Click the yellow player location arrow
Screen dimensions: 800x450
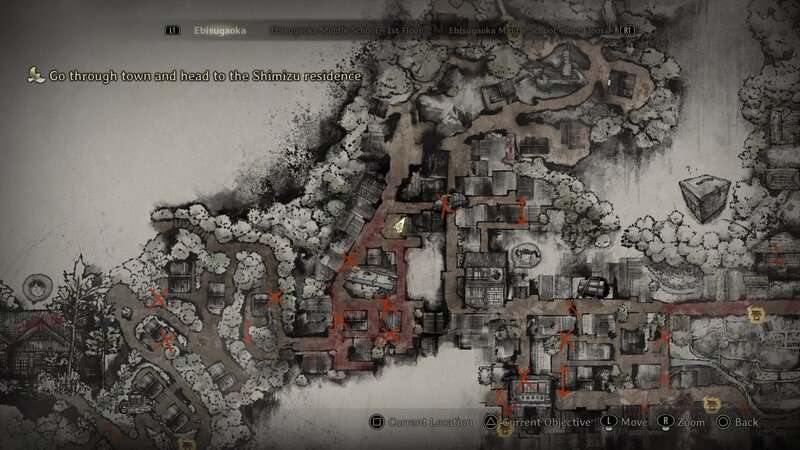400,226
